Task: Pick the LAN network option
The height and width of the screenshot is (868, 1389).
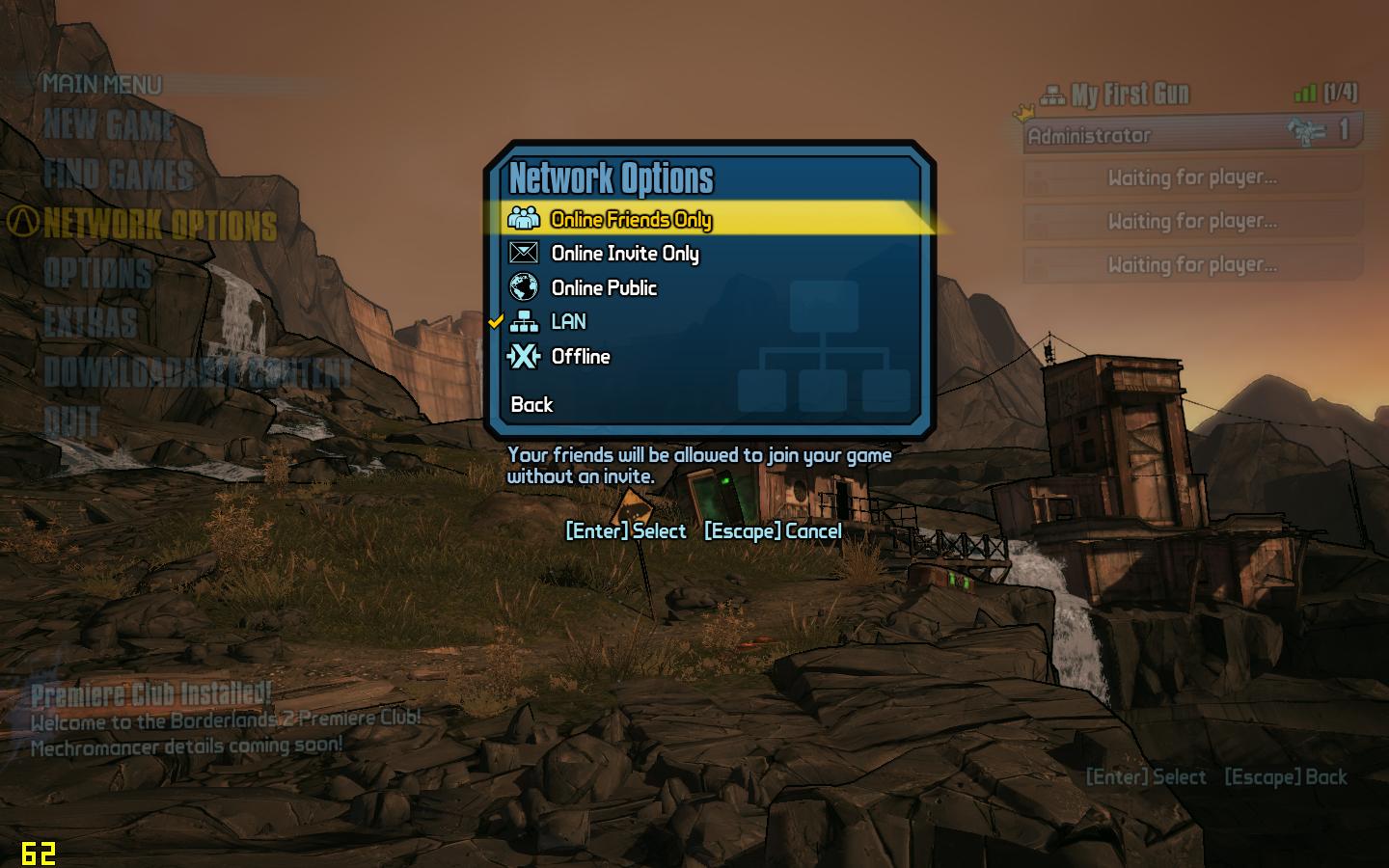Action: tap(568, 322)
